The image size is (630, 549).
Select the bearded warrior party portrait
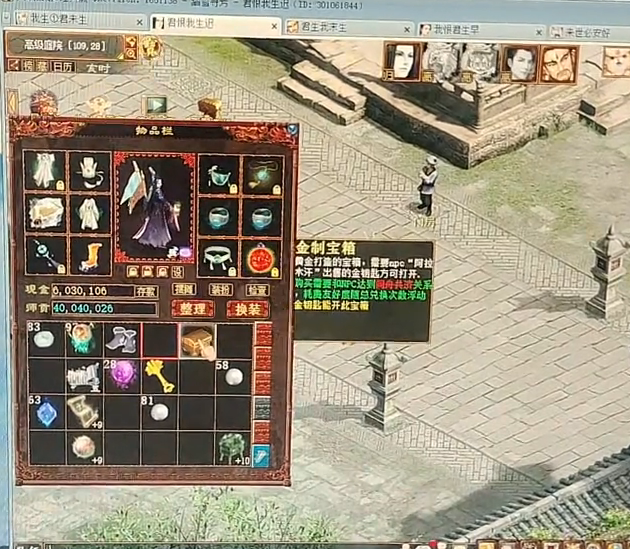click(x=557, y=64)
